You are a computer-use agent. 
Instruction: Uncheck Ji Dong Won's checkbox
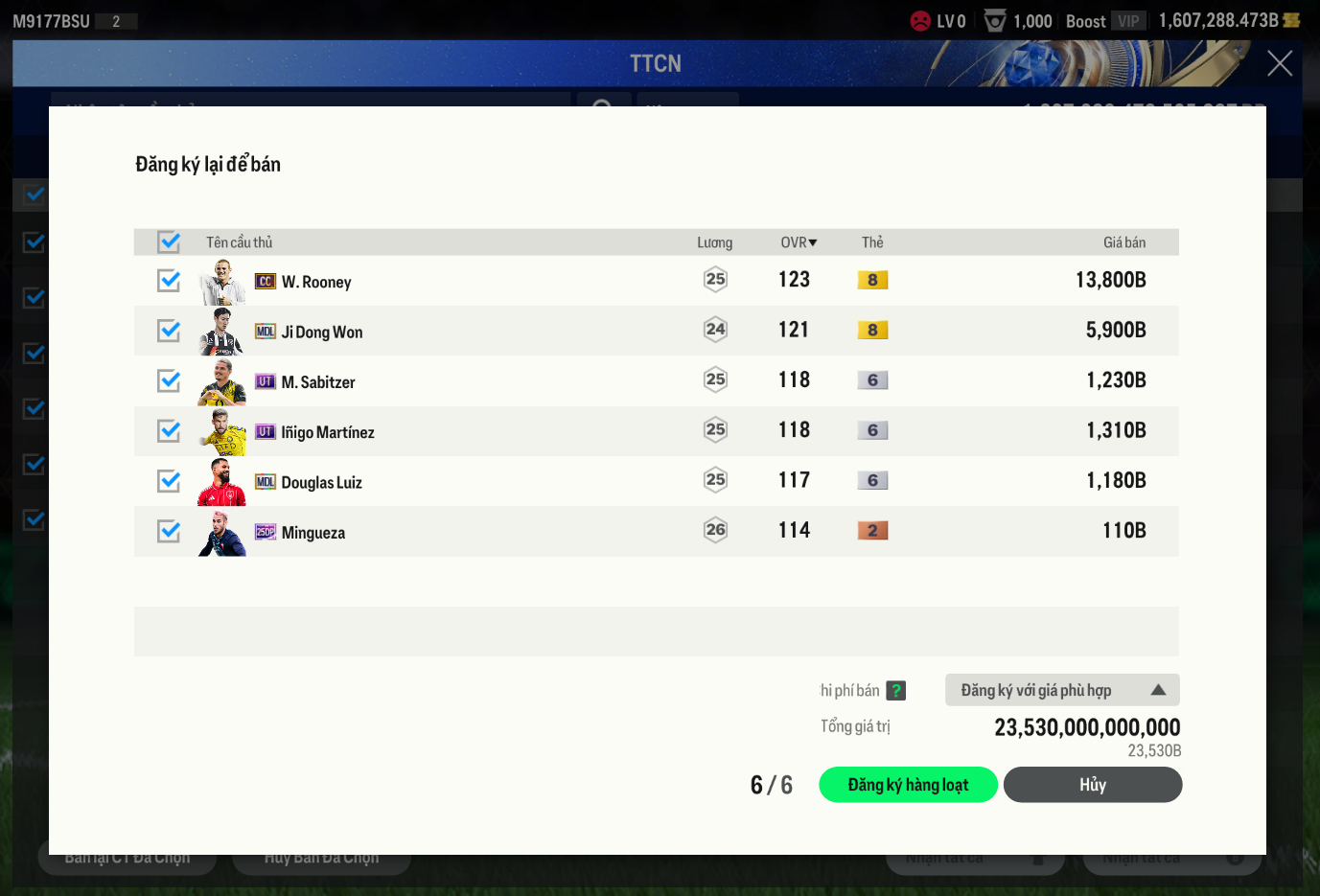pos(170,331)
